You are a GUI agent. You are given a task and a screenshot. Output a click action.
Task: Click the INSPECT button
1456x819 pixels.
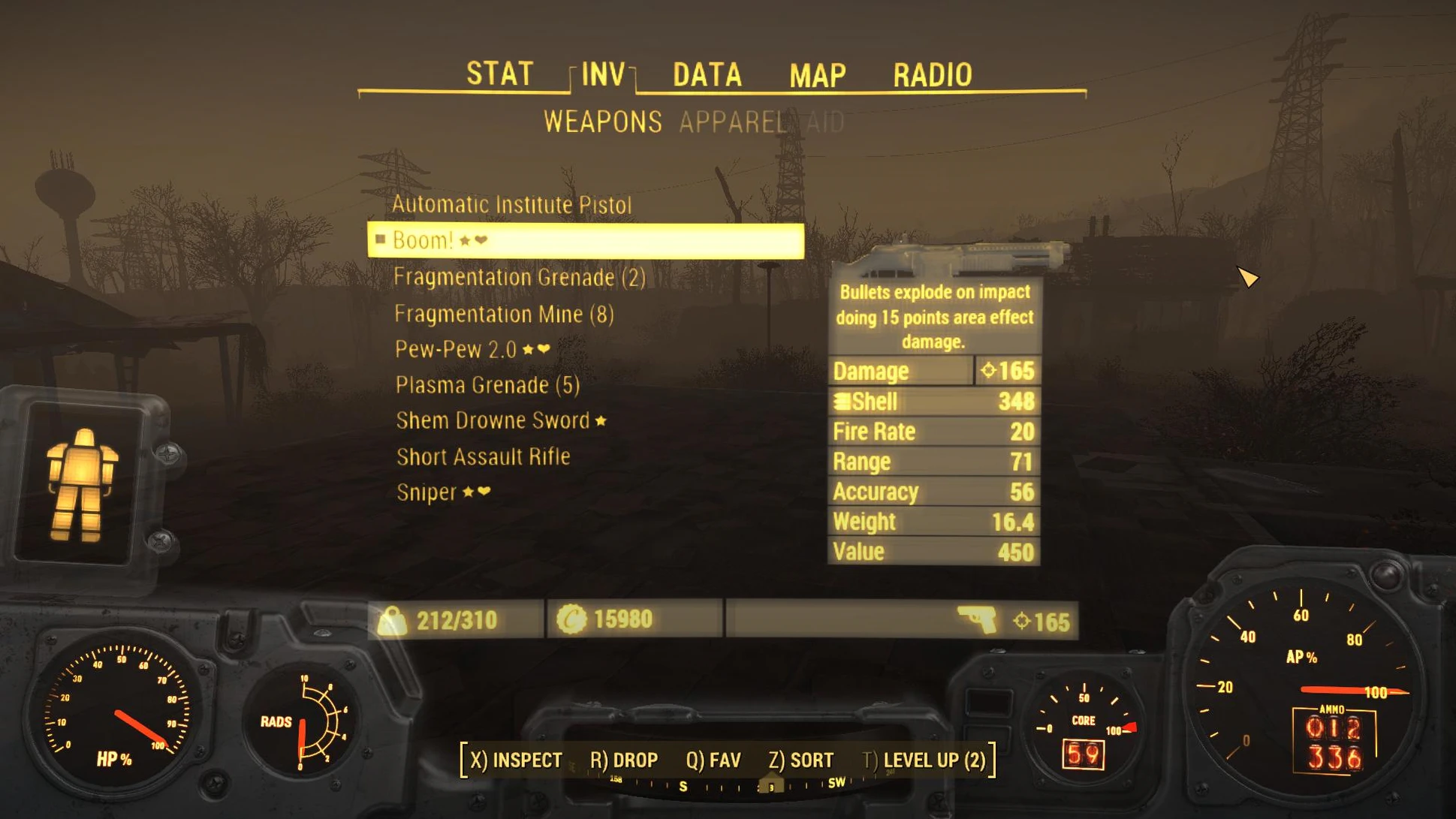tap(516, 760)
